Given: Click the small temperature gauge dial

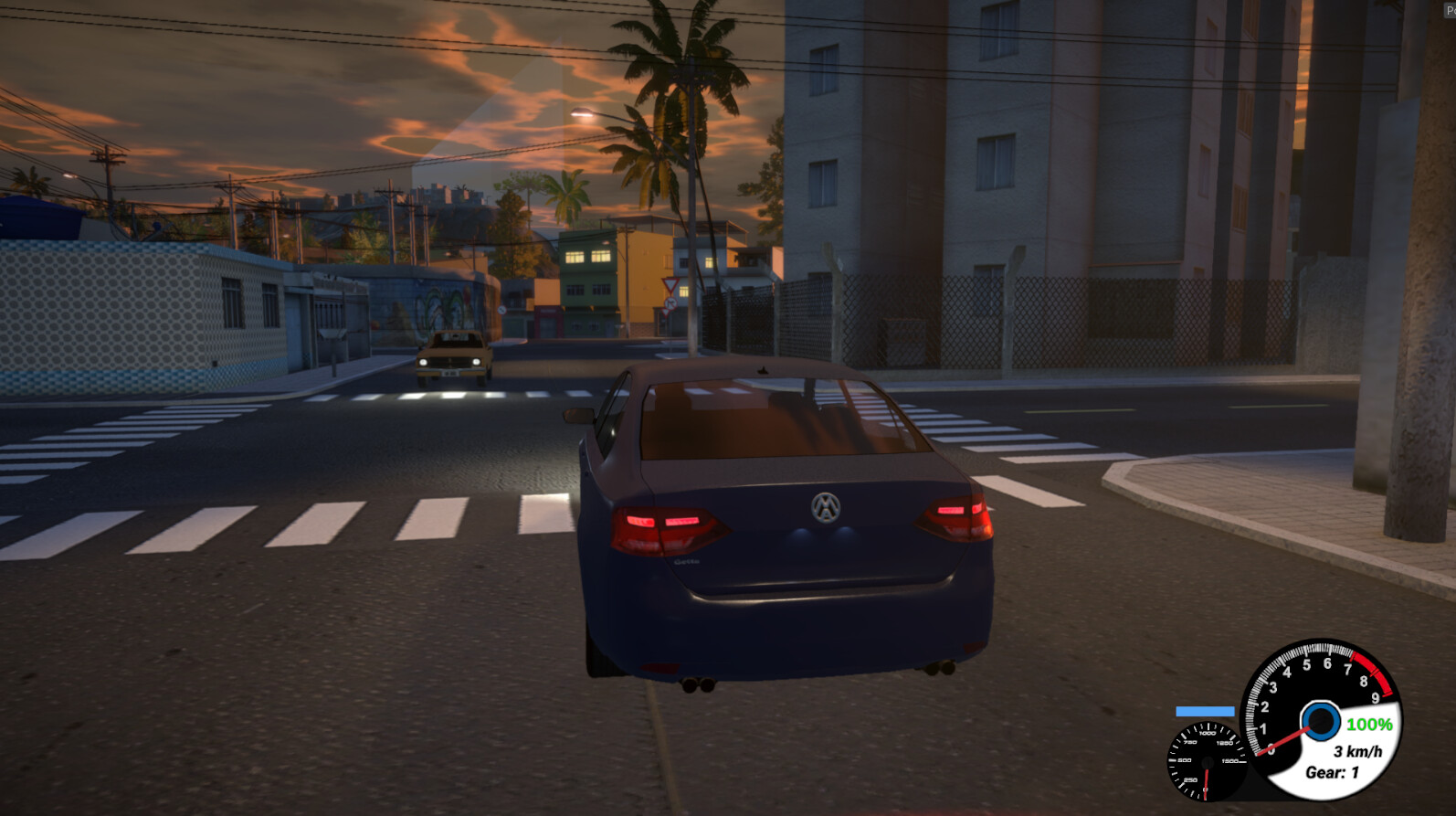Looking at the screenshot, I should (x=1206, y=763).
